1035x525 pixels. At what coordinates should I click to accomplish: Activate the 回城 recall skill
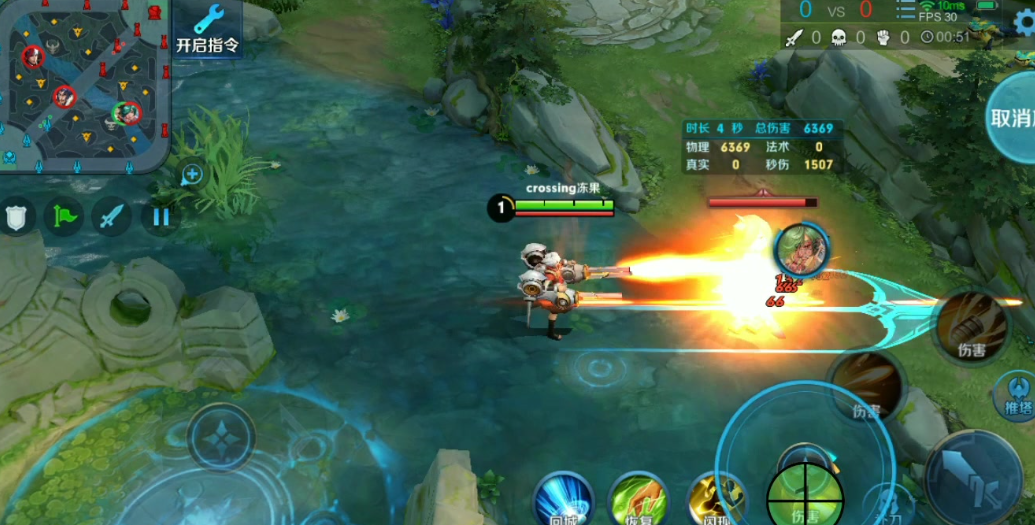[x=563, y=500]
